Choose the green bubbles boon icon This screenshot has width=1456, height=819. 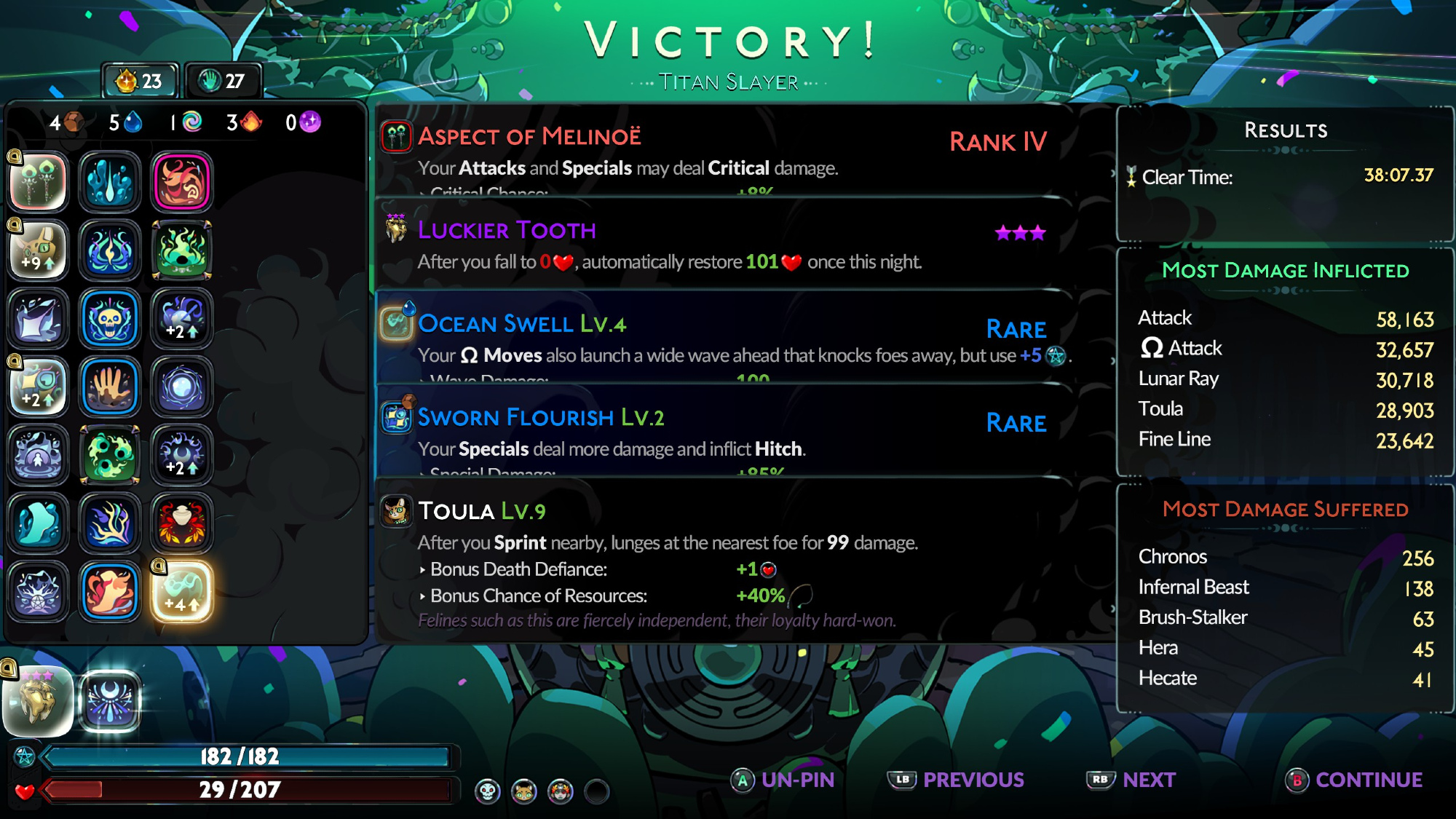(x=110, y=455)
